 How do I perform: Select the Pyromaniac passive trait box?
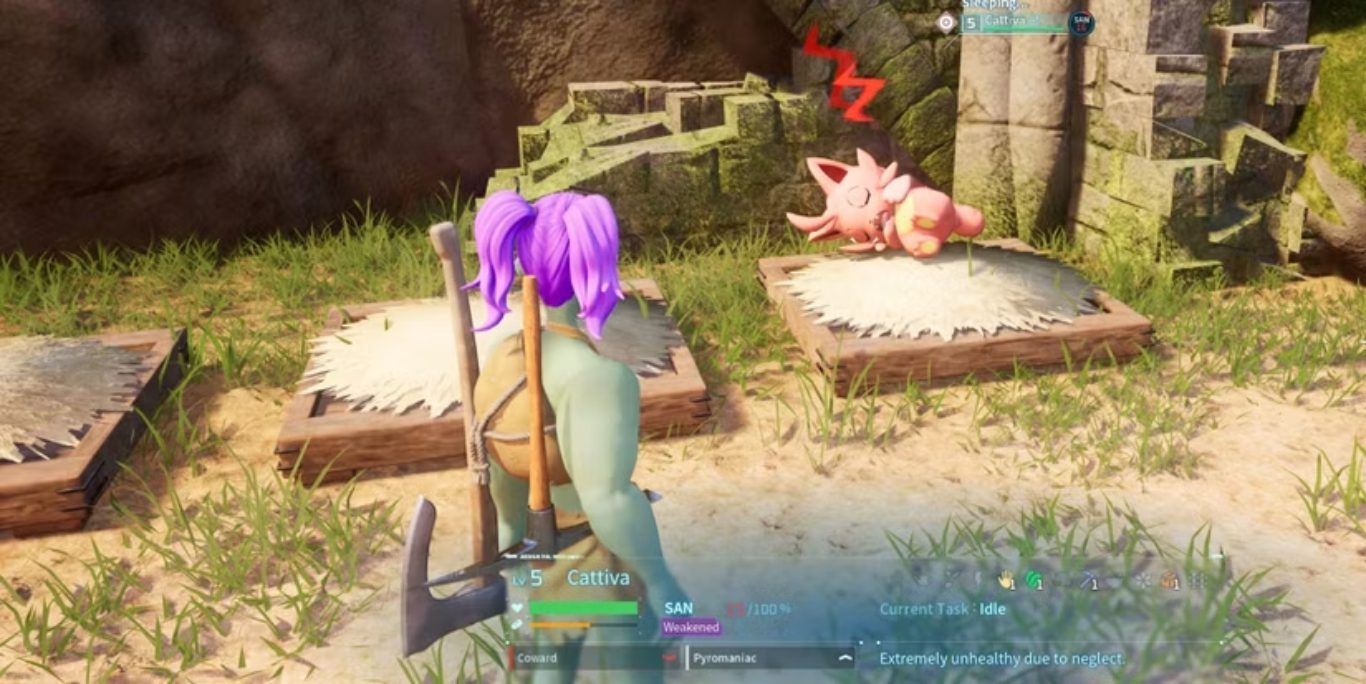pyautogui.click(x=769, y=658)
